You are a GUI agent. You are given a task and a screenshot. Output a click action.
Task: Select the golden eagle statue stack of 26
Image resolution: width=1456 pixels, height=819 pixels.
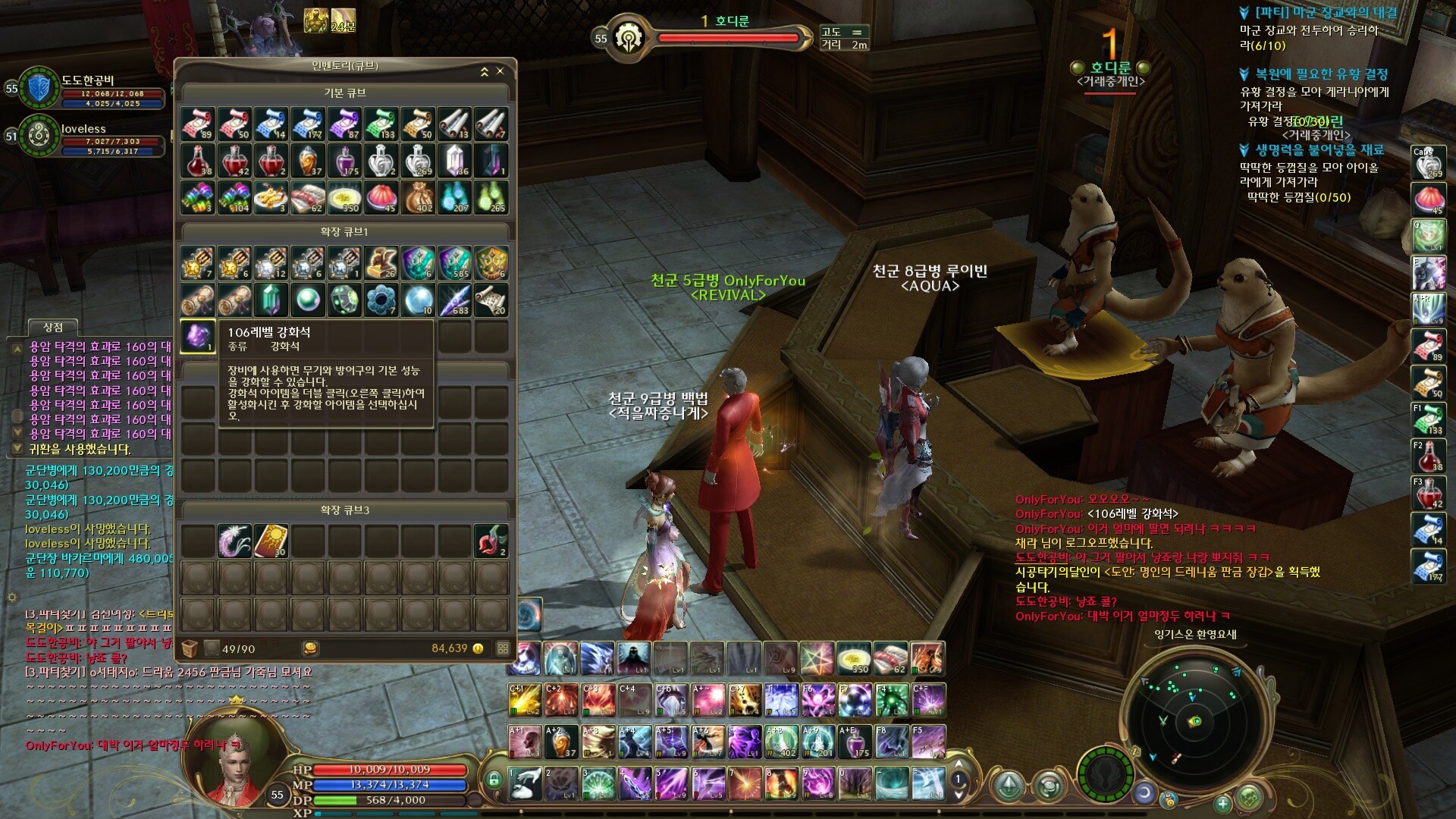(381, 262)
